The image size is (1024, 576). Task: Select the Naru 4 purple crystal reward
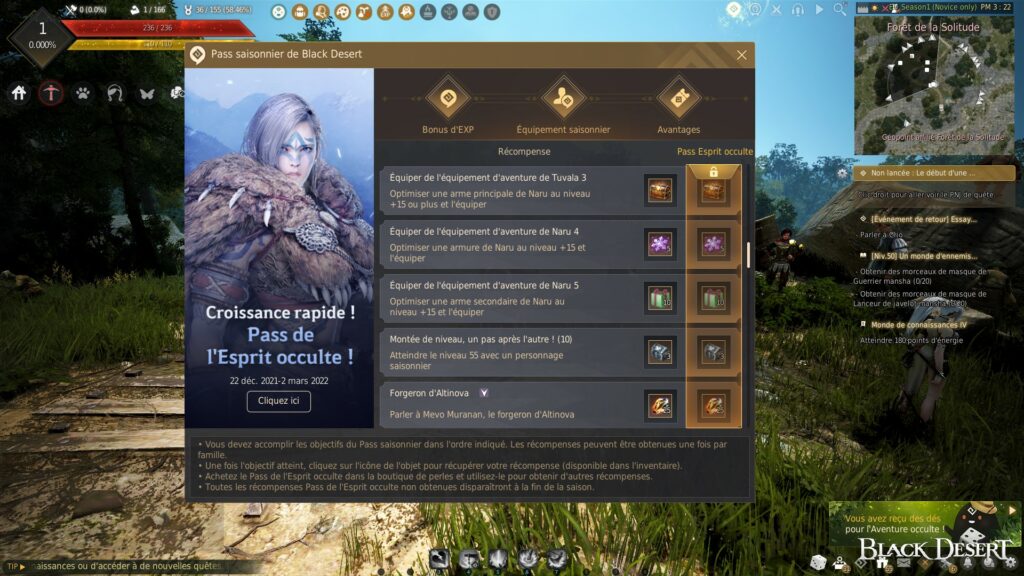[659, 243]
